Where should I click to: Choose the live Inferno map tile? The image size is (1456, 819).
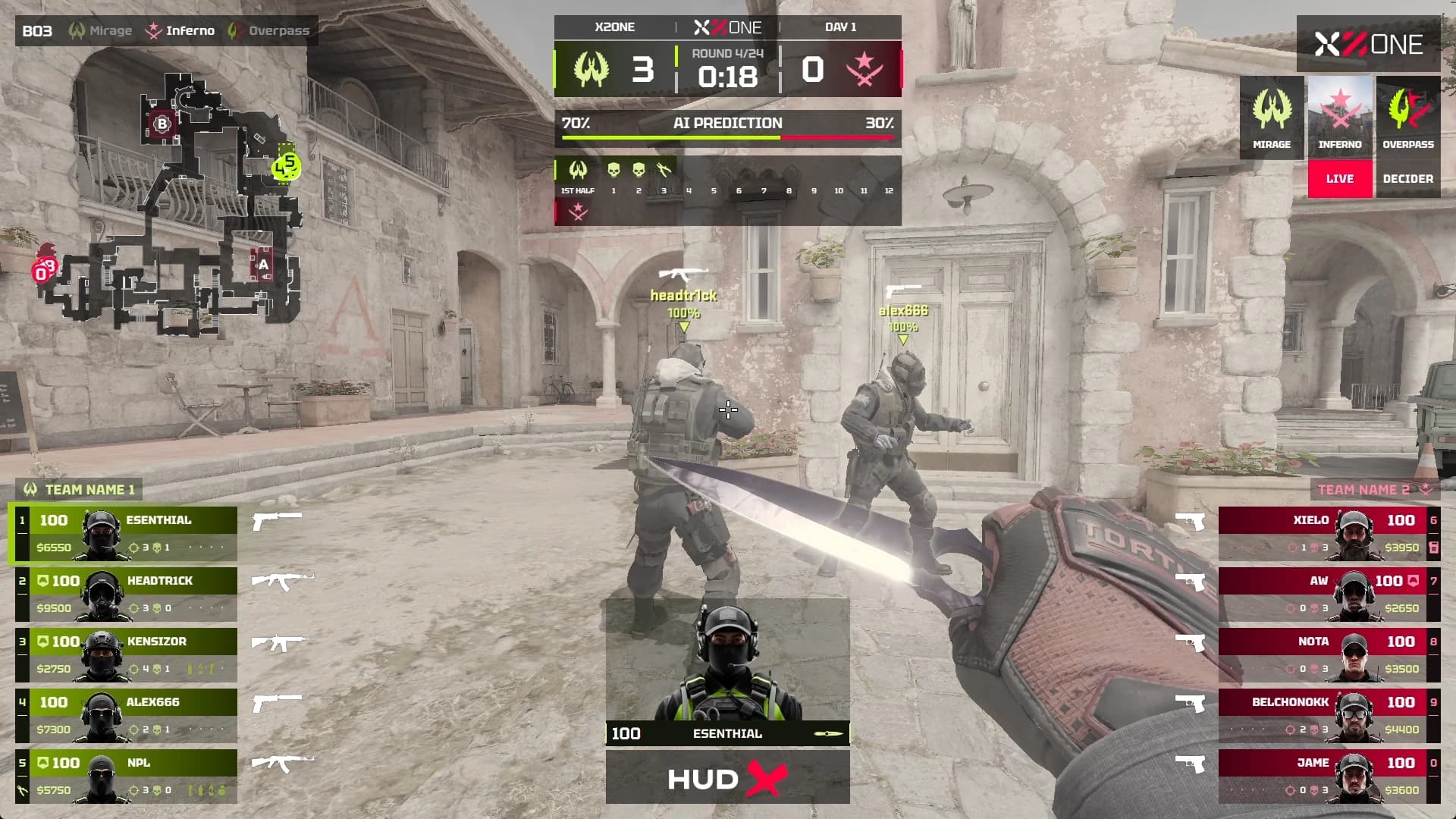(1340, 136)
